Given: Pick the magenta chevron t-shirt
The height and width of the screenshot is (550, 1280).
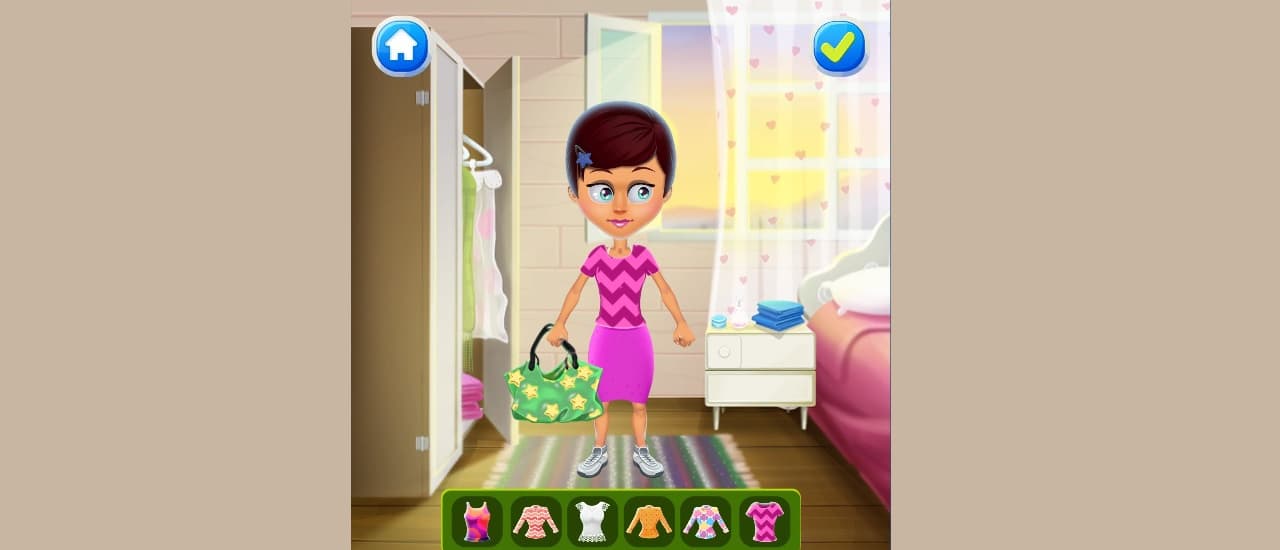Looking at the screenshot, I should tap(764, 521).
